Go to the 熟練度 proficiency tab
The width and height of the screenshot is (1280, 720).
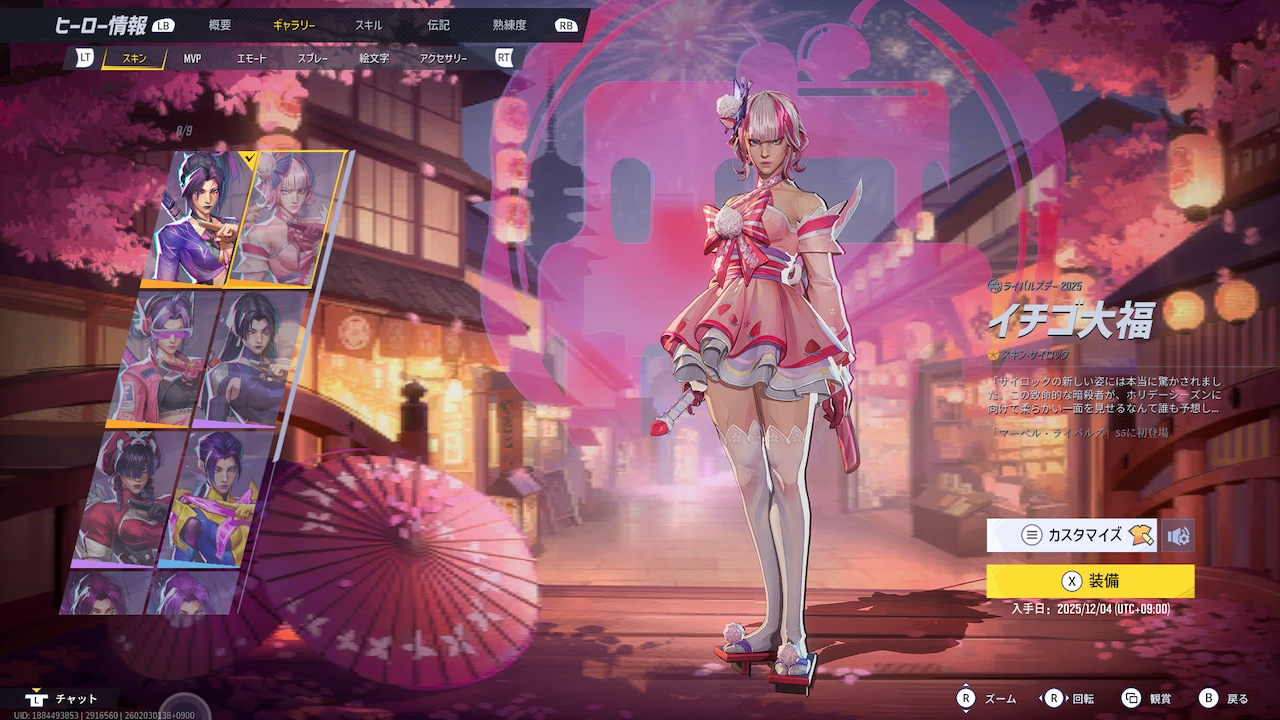point(510,25)
